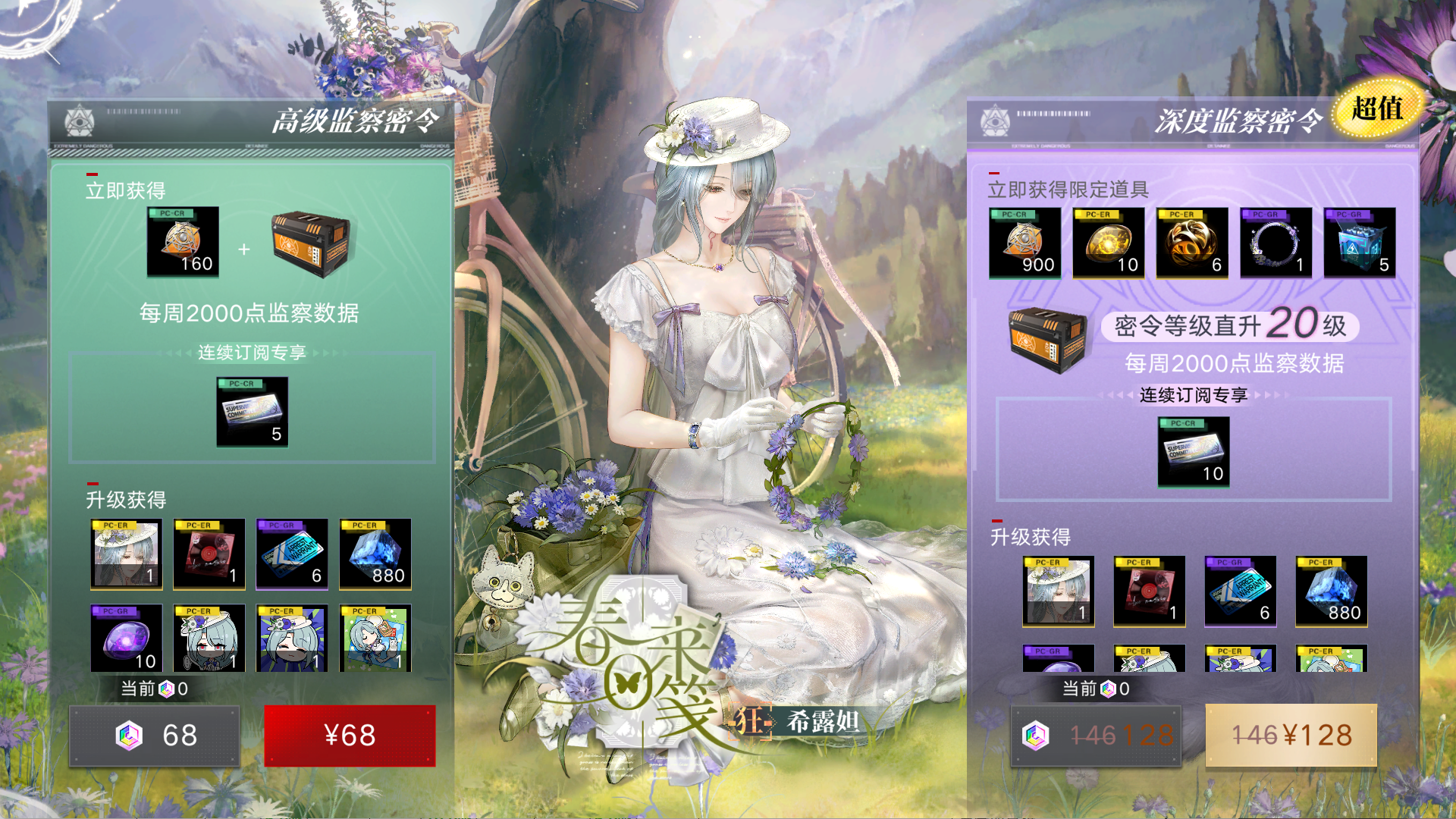The height and width of the screenshot is (819, 1456).
Task: View the 900 badge reward icon
Action: 1025,243
